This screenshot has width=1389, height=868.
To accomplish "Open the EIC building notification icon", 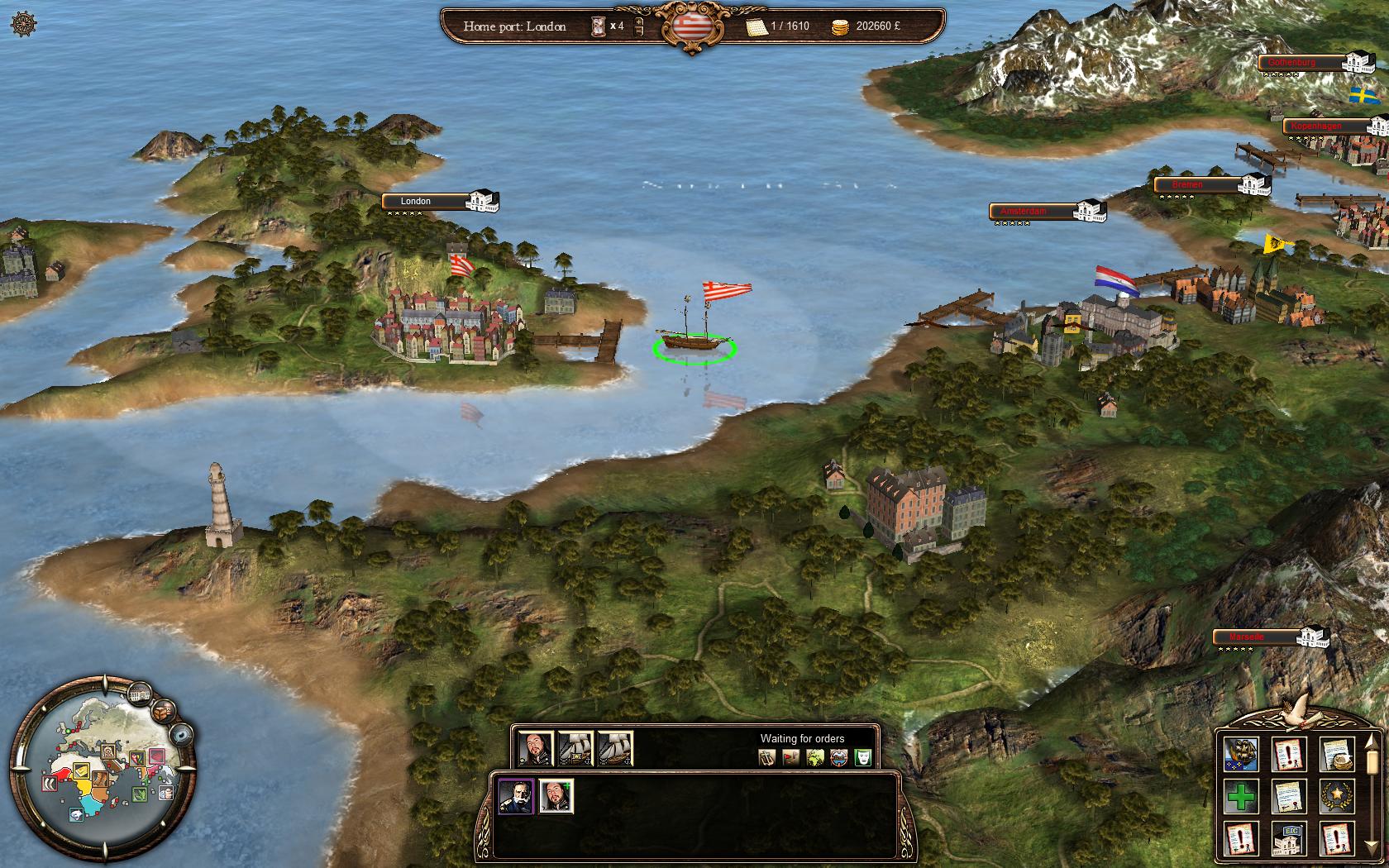I will point(1288,839).
